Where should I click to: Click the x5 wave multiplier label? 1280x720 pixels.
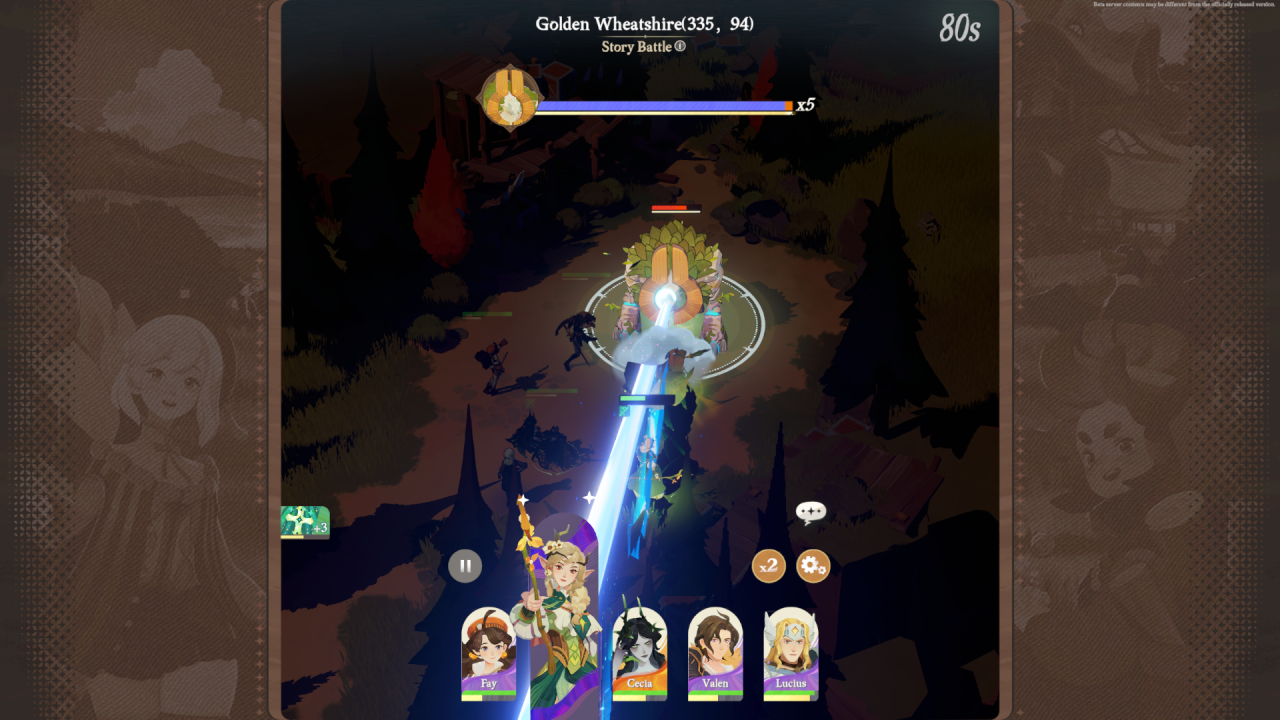pos(805,103)
